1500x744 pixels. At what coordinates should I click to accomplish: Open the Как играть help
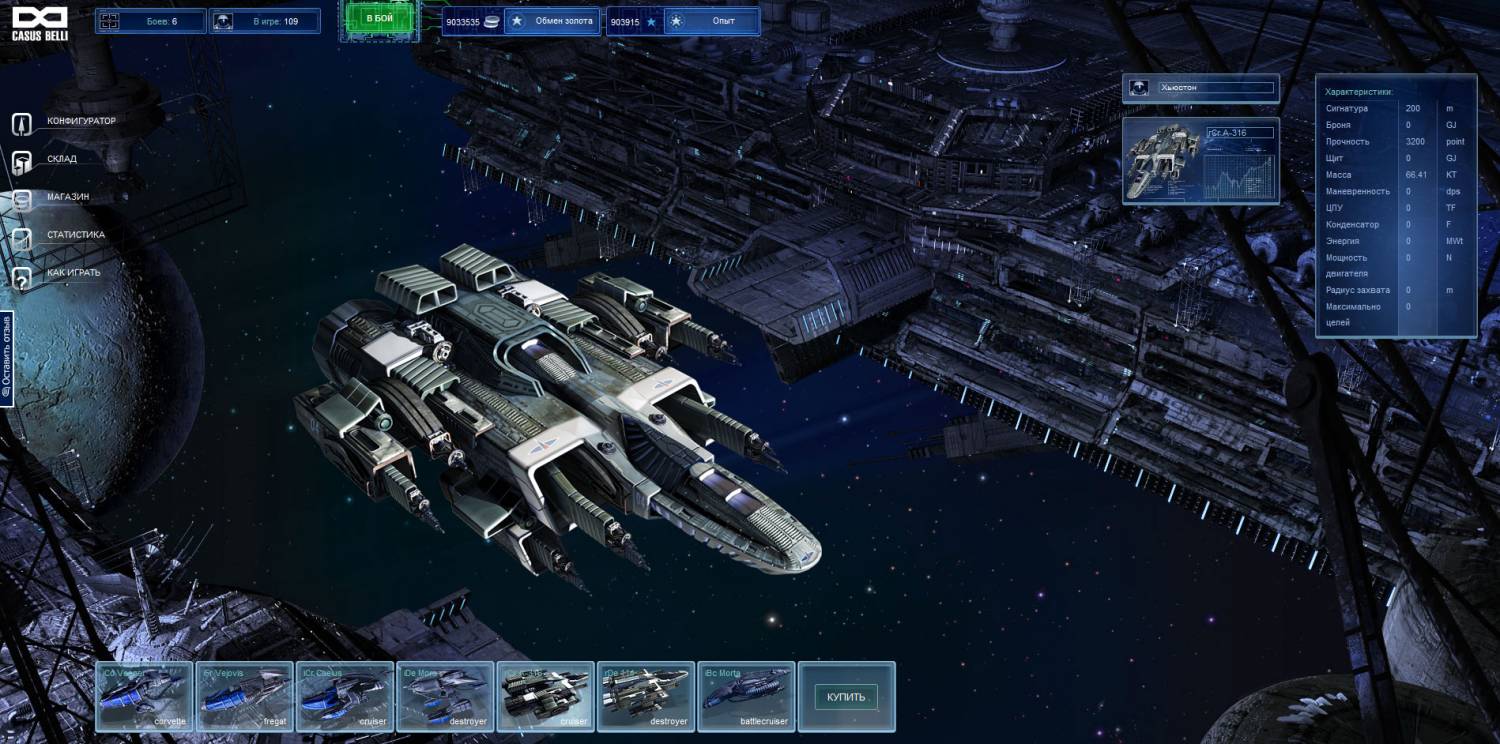(73, 273)
